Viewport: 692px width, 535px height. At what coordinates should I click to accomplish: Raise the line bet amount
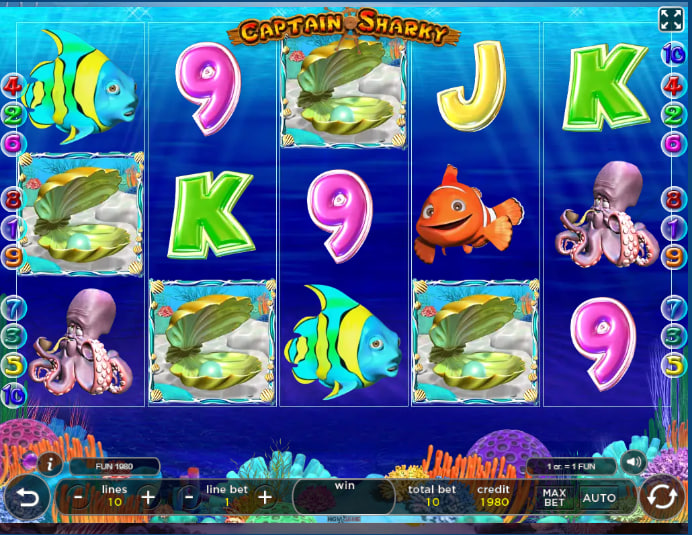coord(264,497)
